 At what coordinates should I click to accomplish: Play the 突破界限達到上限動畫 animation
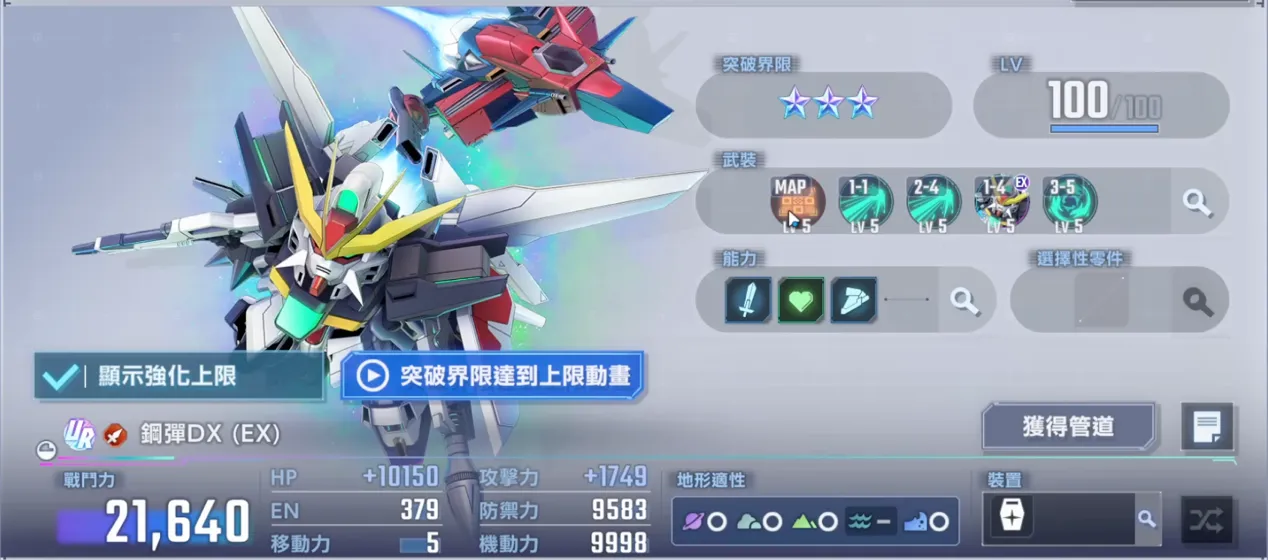(492, 376)
